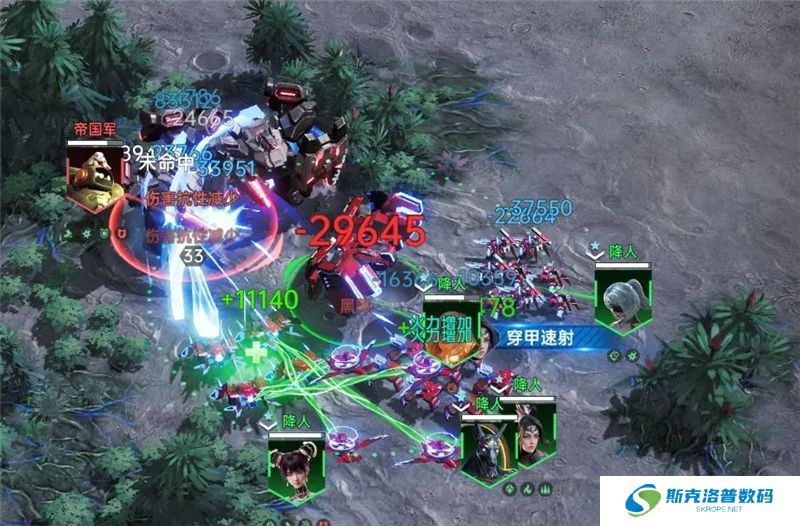
Task: Open the 斯克洛普数码 watermark logo
Action: [x=700, y=498]
